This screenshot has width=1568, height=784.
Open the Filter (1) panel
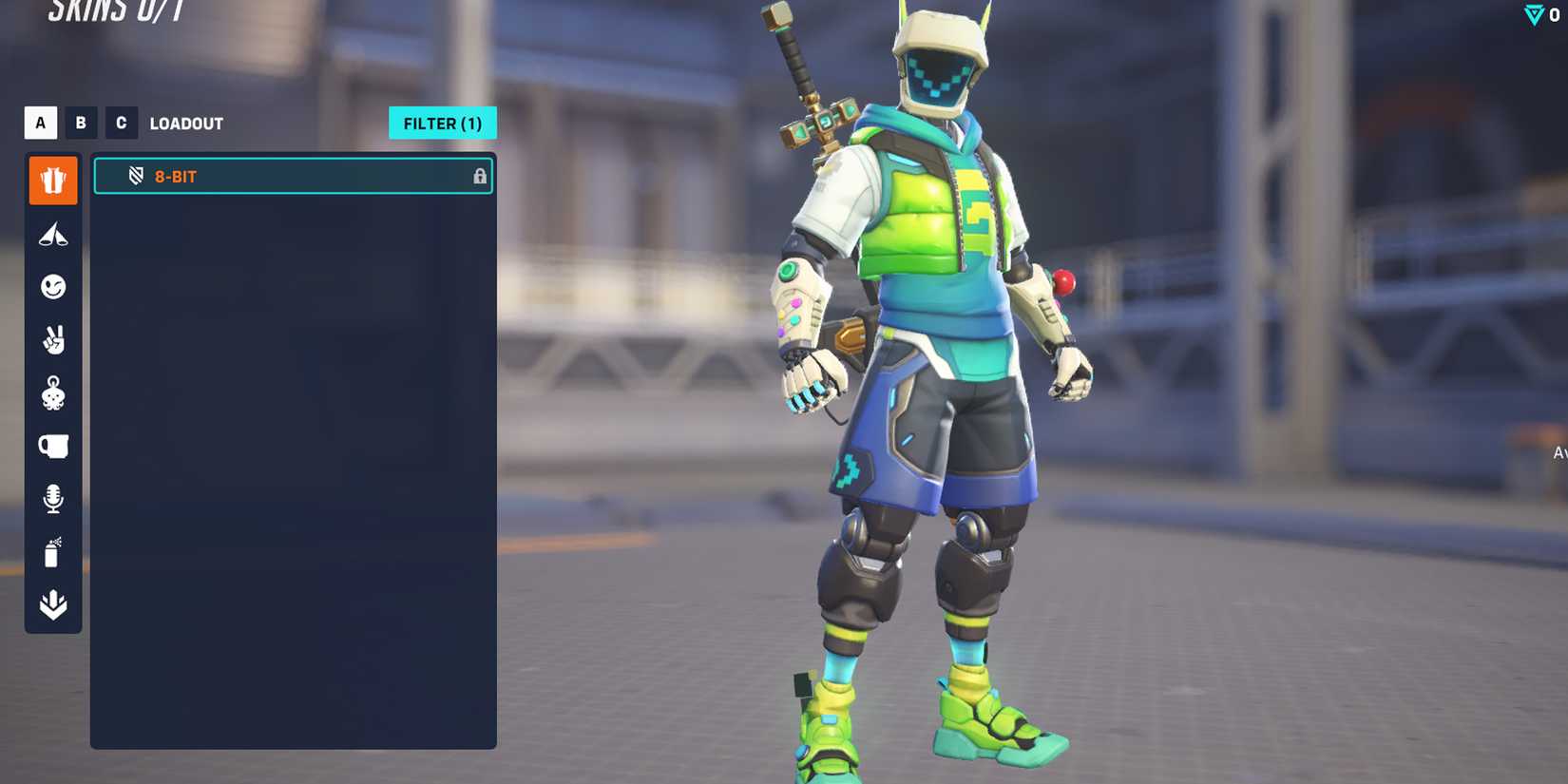pos(443,123)
